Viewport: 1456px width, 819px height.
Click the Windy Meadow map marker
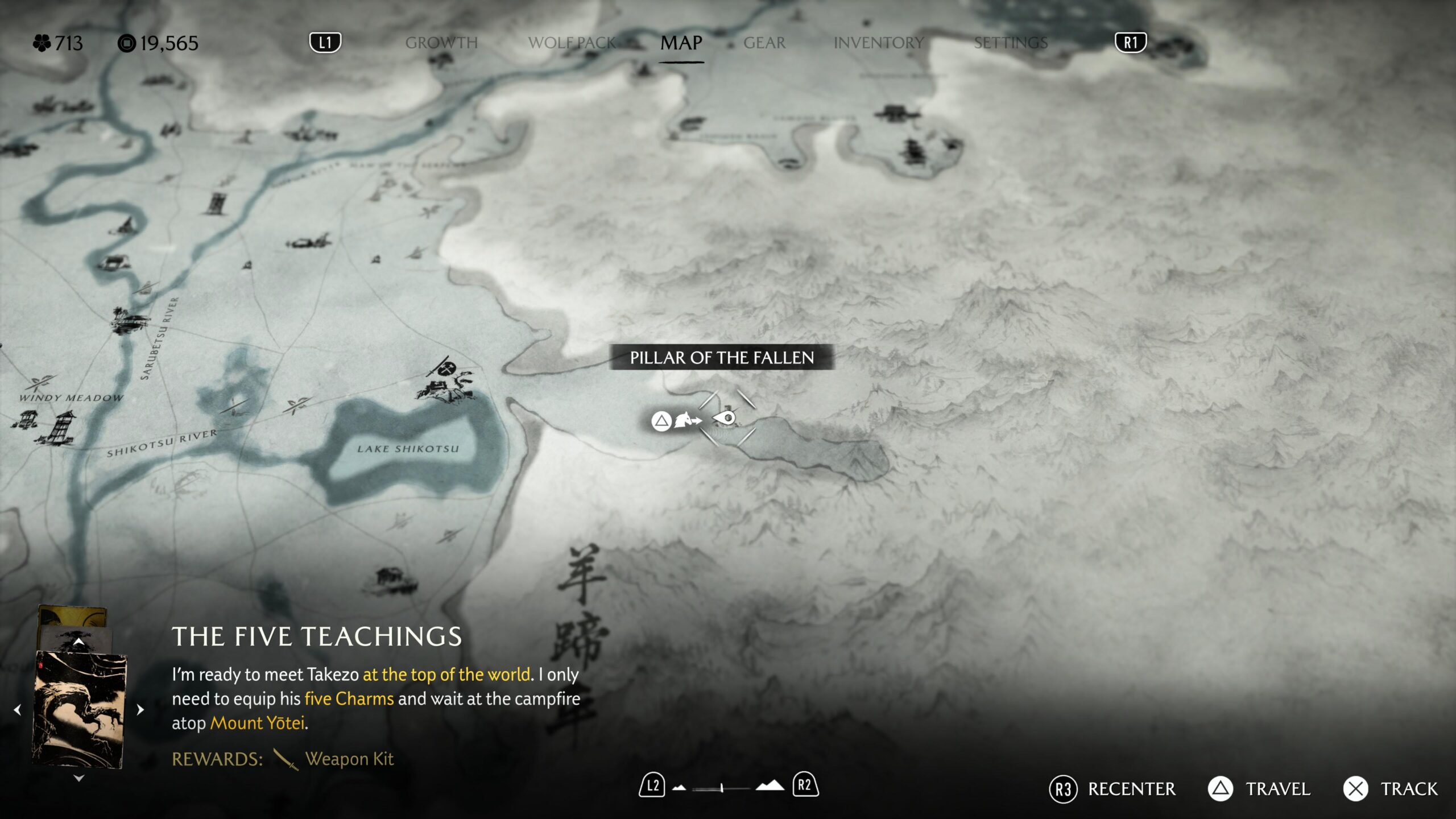[x=41, y=382]
